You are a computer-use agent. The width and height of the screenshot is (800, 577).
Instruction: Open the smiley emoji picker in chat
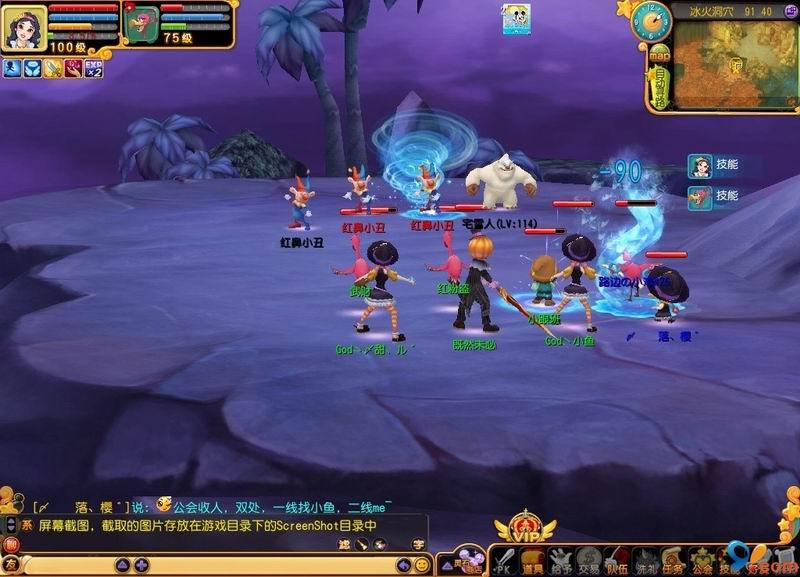pyautogui.click(x=422, y=565)
